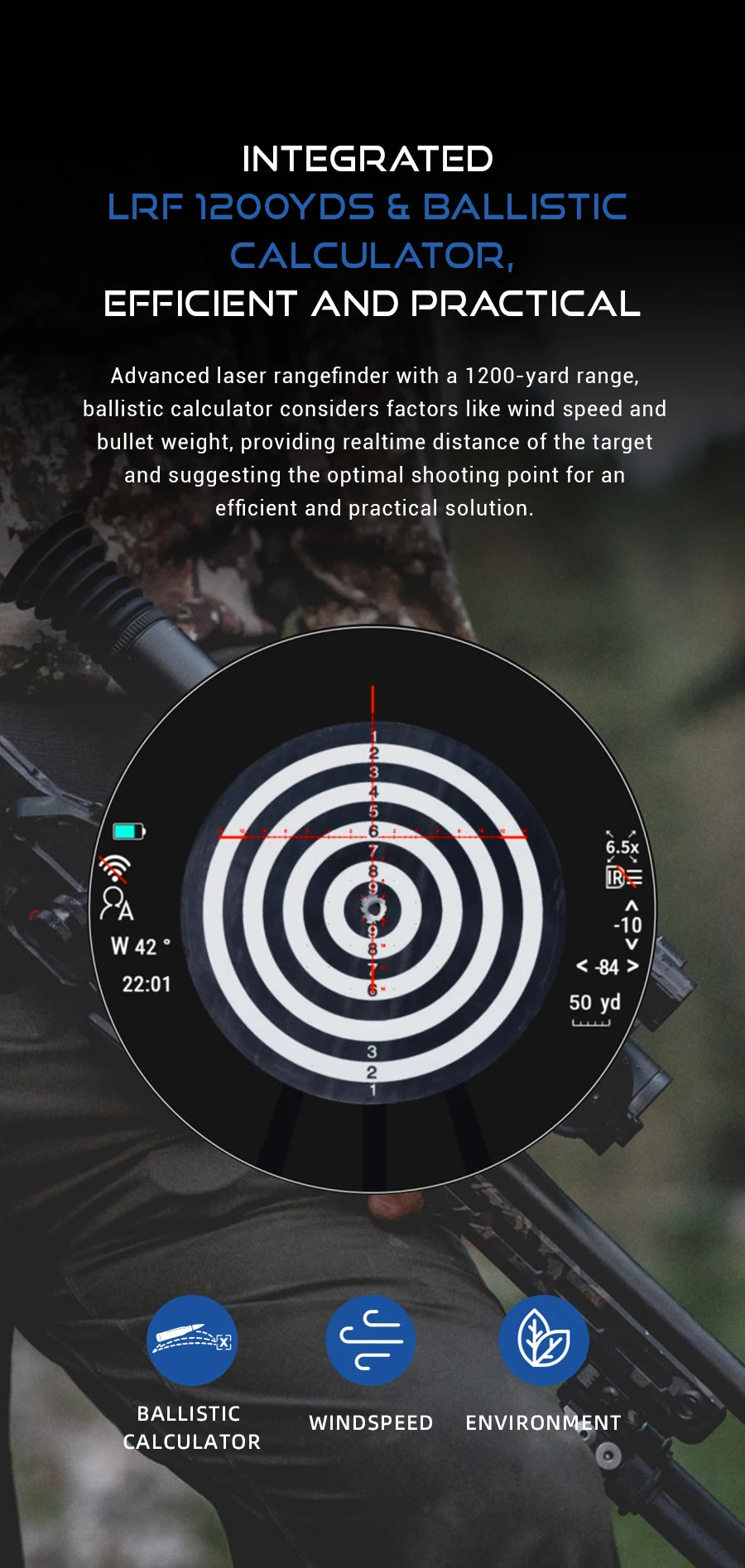Click the IR illuminator icon
The height and width of the screenshot is (1568, 745).
point(623,877)
